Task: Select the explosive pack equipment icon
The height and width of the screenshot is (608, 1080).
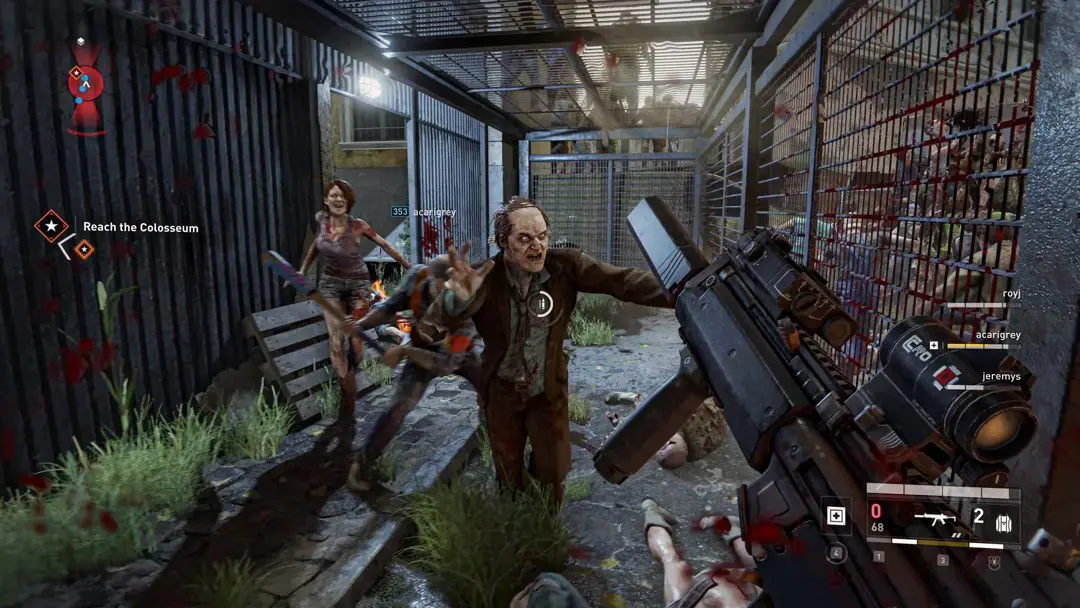Action: click(x=1003, y=521)
